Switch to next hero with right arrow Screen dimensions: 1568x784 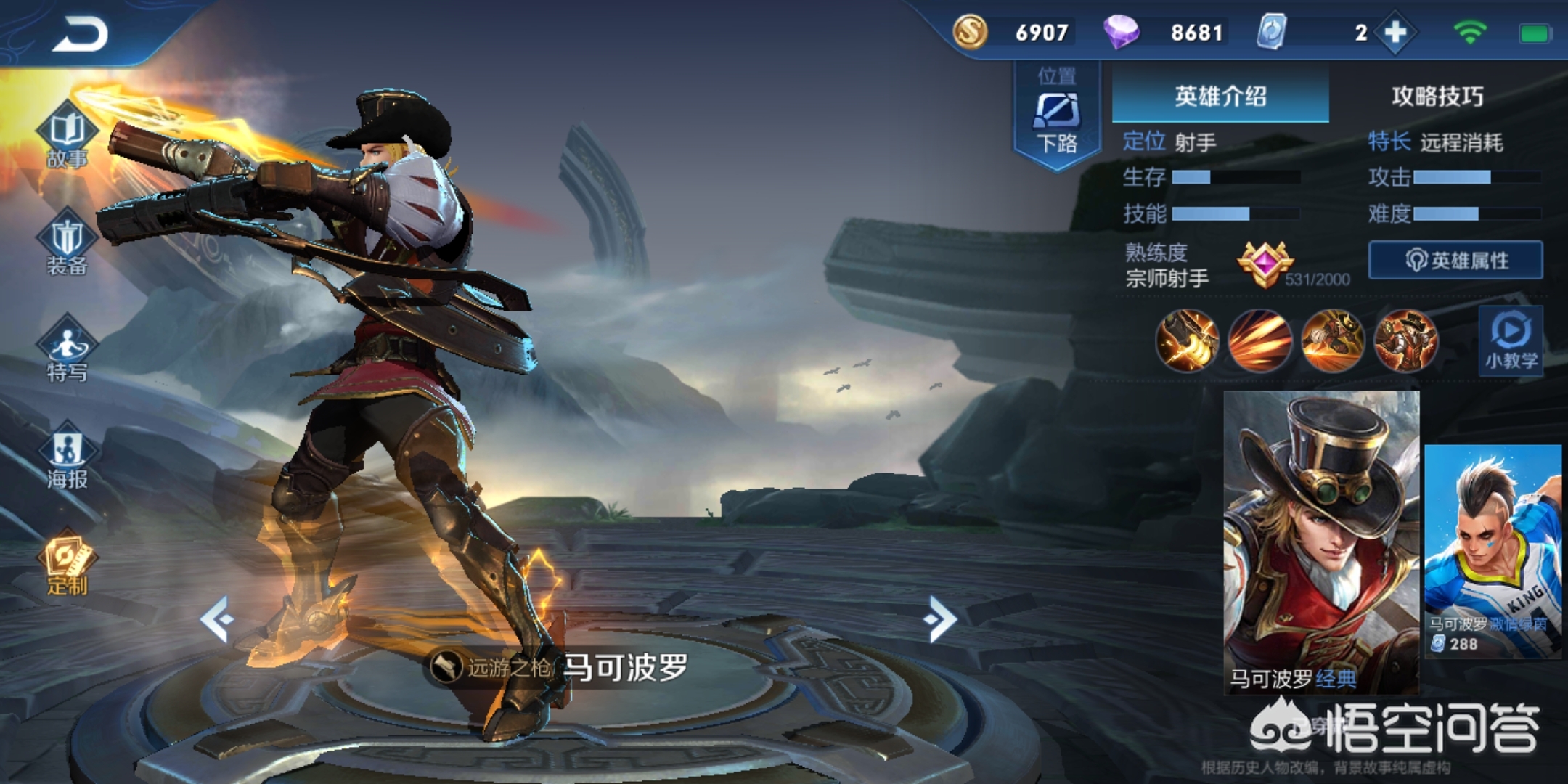click(x=941, y=619)
